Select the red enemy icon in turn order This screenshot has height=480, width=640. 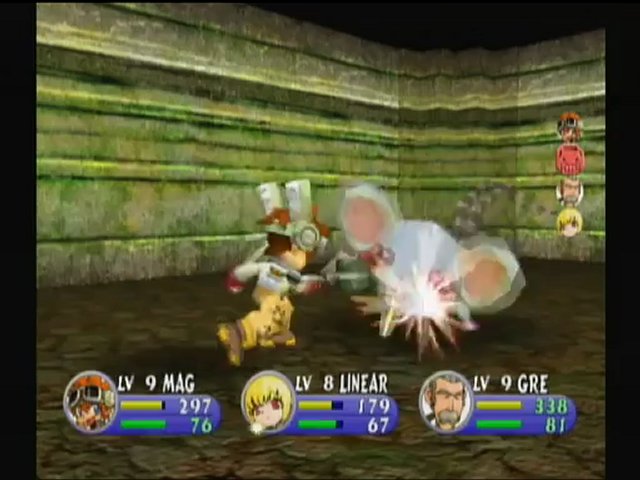pyautogui.click(x=570, y=158)
